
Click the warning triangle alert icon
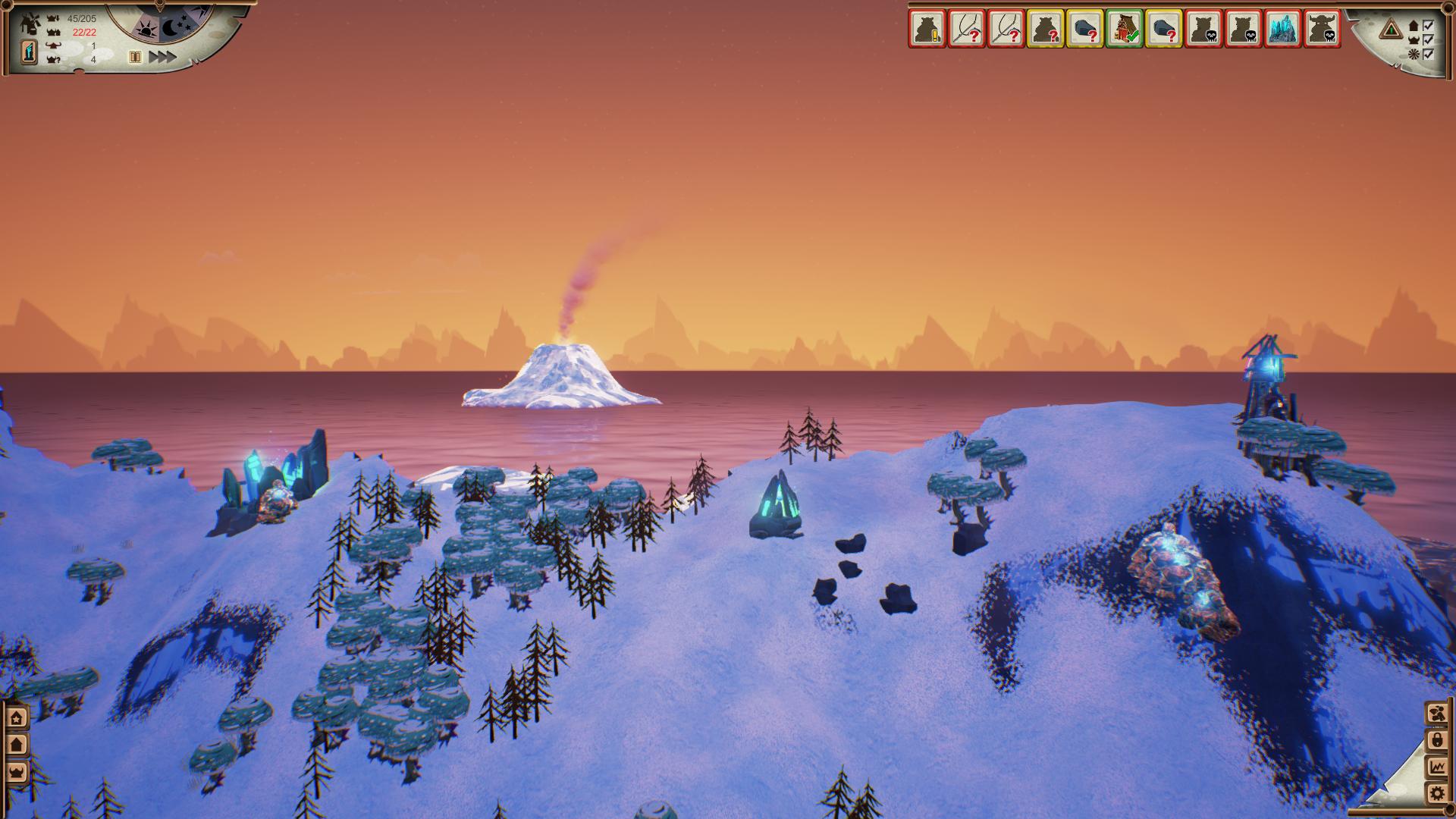coord(1391,30)
